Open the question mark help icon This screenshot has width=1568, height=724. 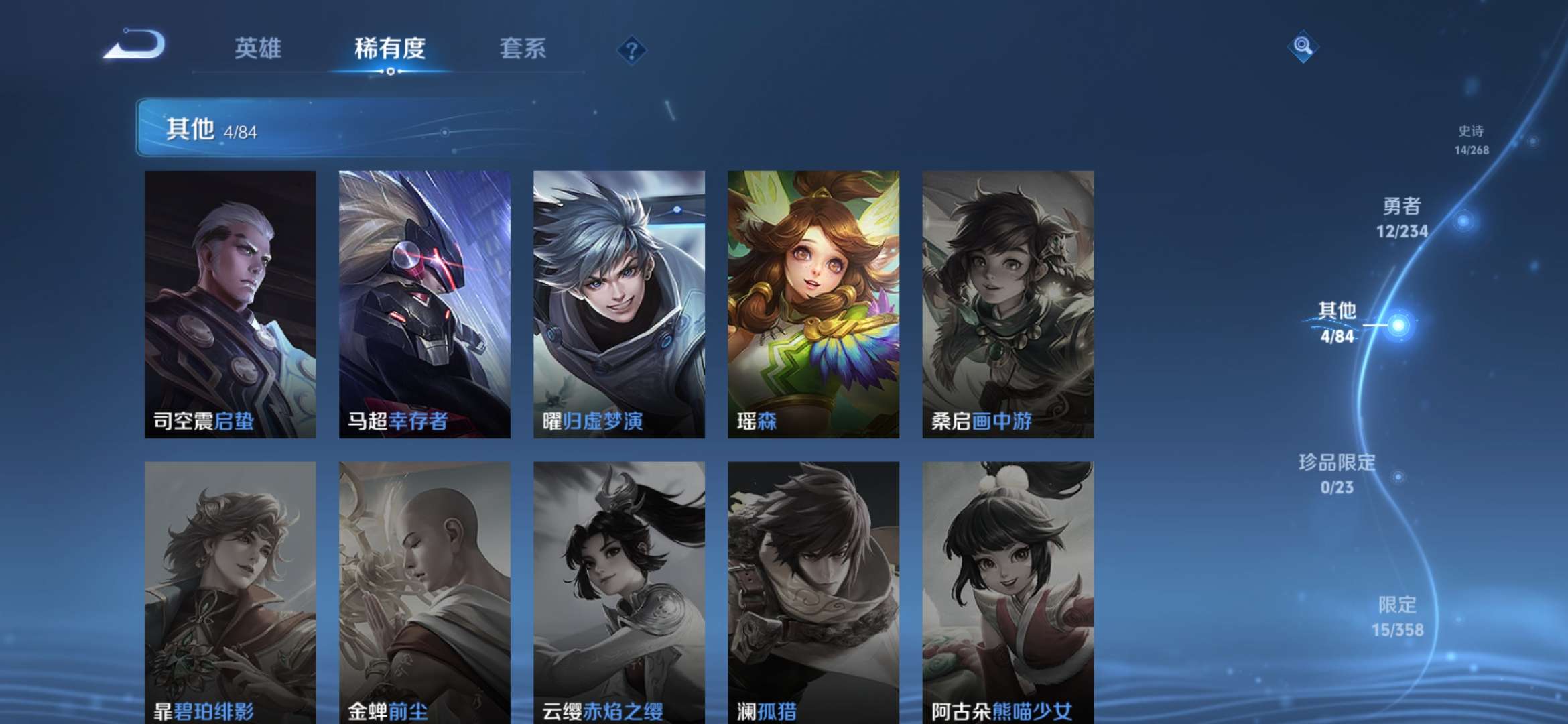click(x=631, y=50)
